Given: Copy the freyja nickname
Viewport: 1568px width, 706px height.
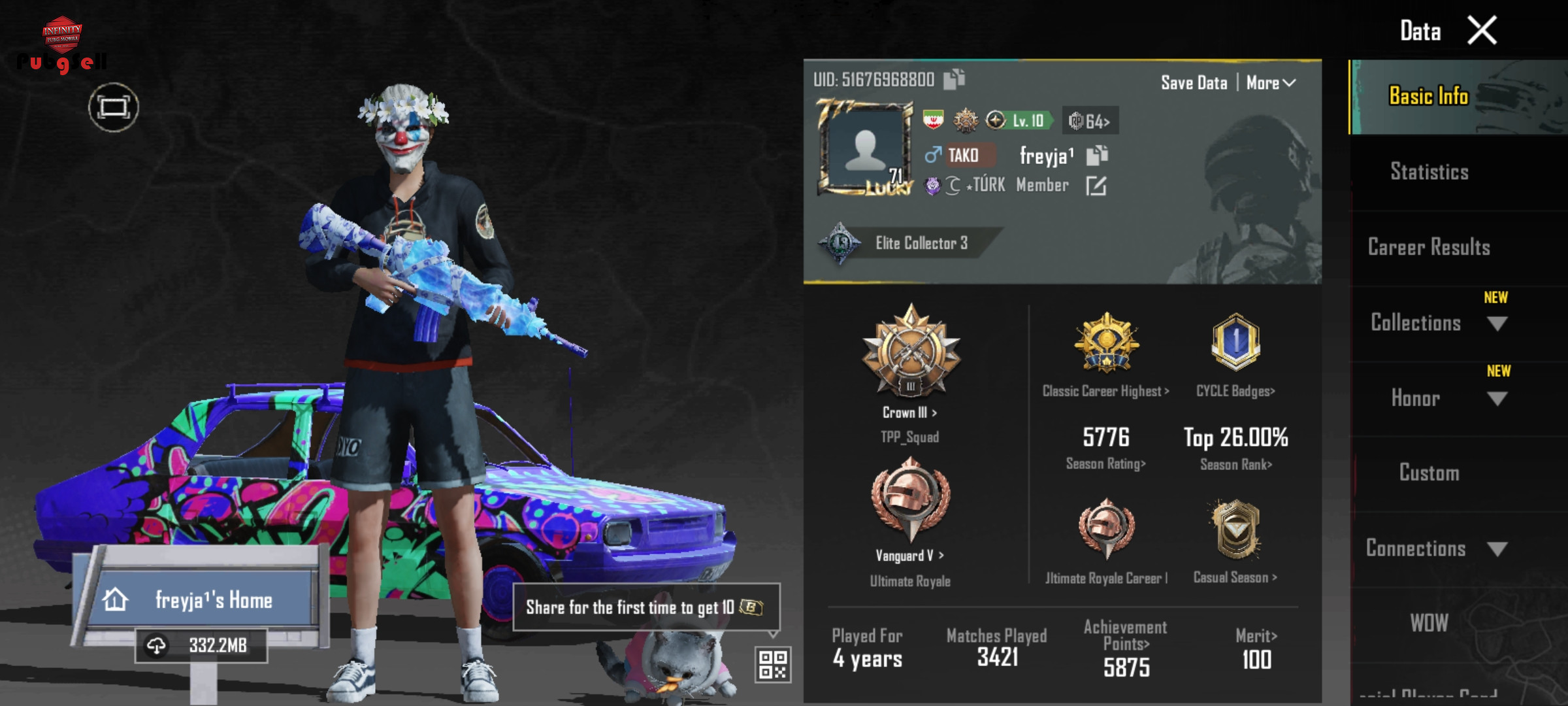Looking at the screenshot, I should click(x=1097, y=156).
